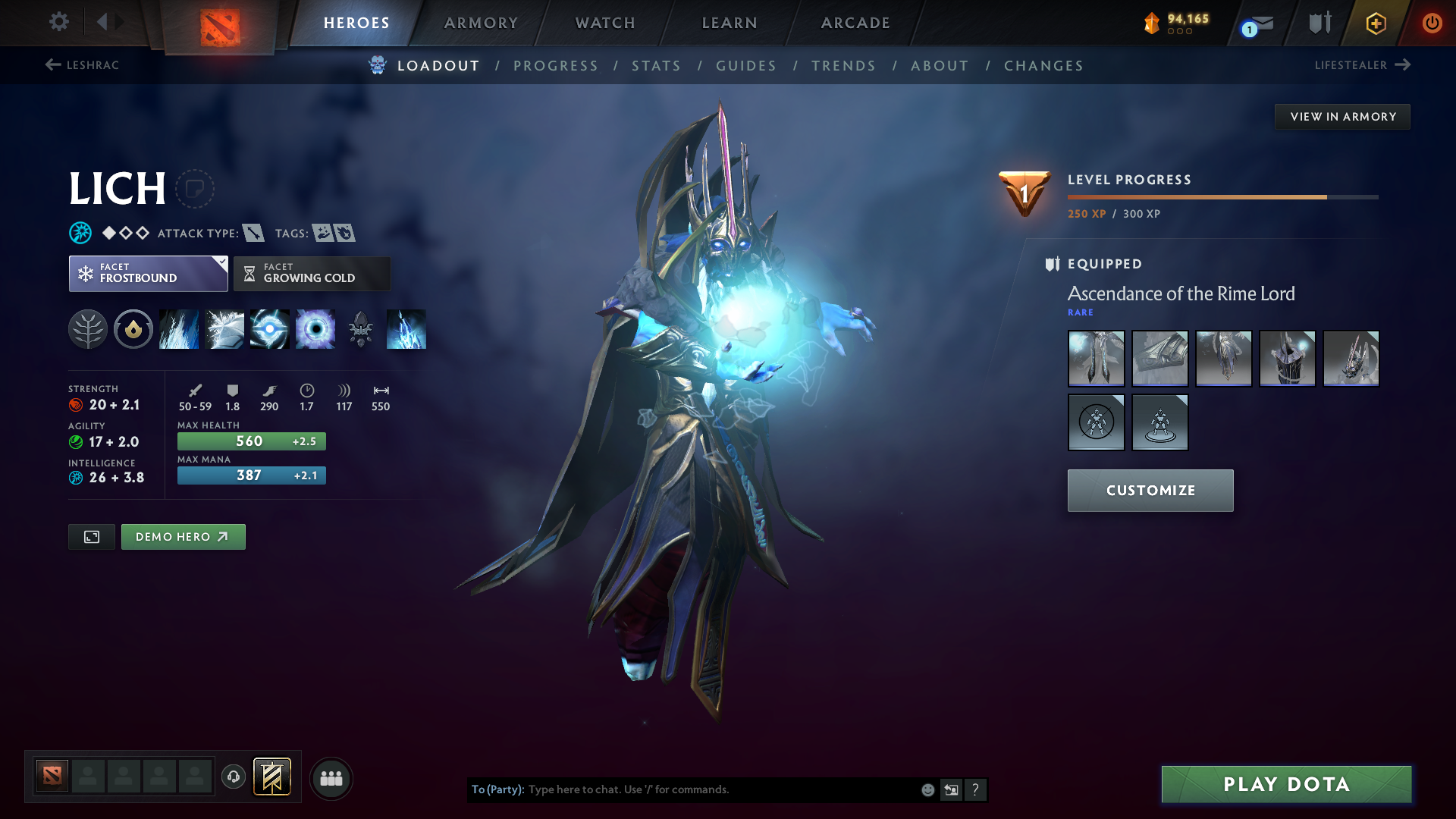
Task: Click the DEMO HERO button
Action: [x=183, y=536]
